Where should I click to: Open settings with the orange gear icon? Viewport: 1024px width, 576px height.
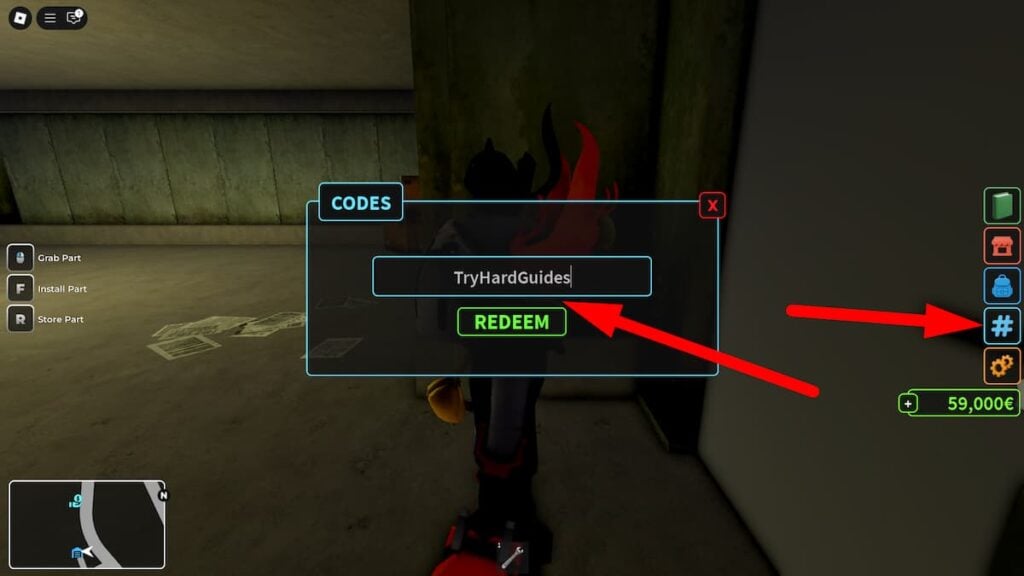click(1002, 366)
